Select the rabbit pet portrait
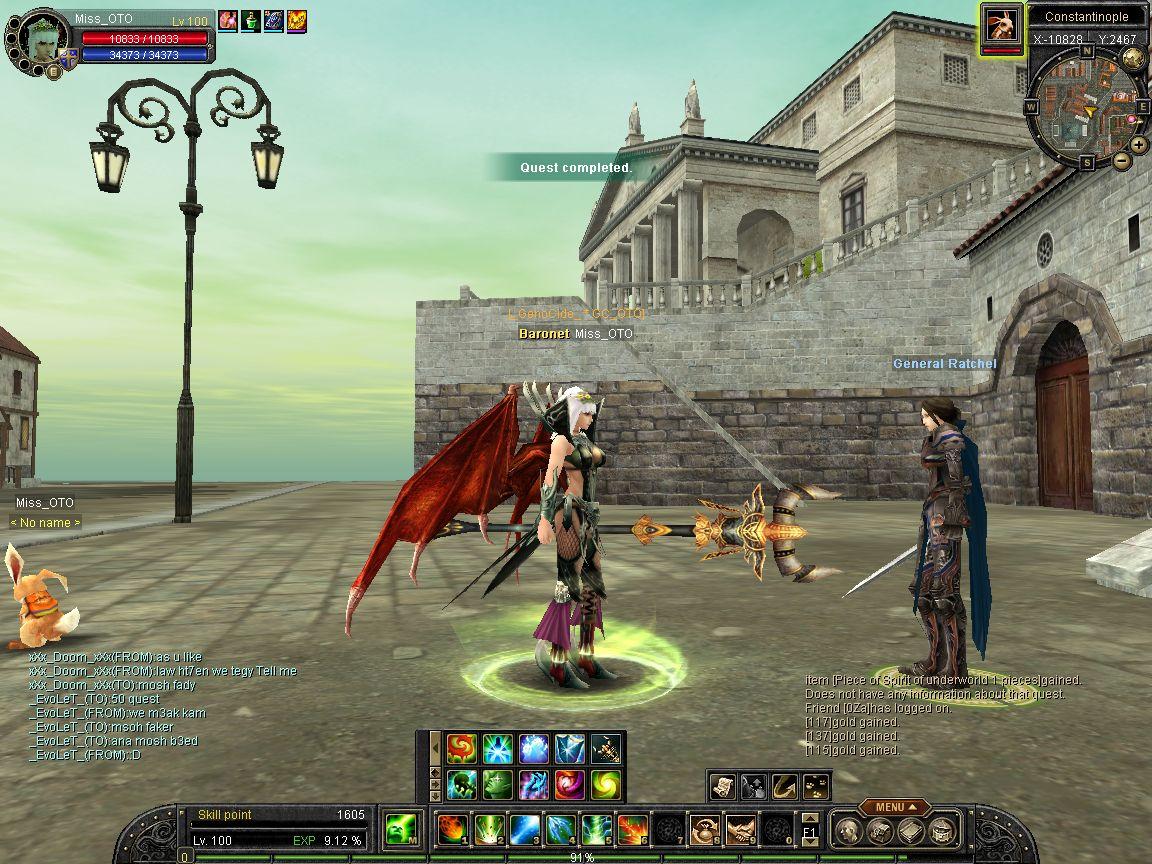This screenshot has height=864, width=1152. click(36, 597)
